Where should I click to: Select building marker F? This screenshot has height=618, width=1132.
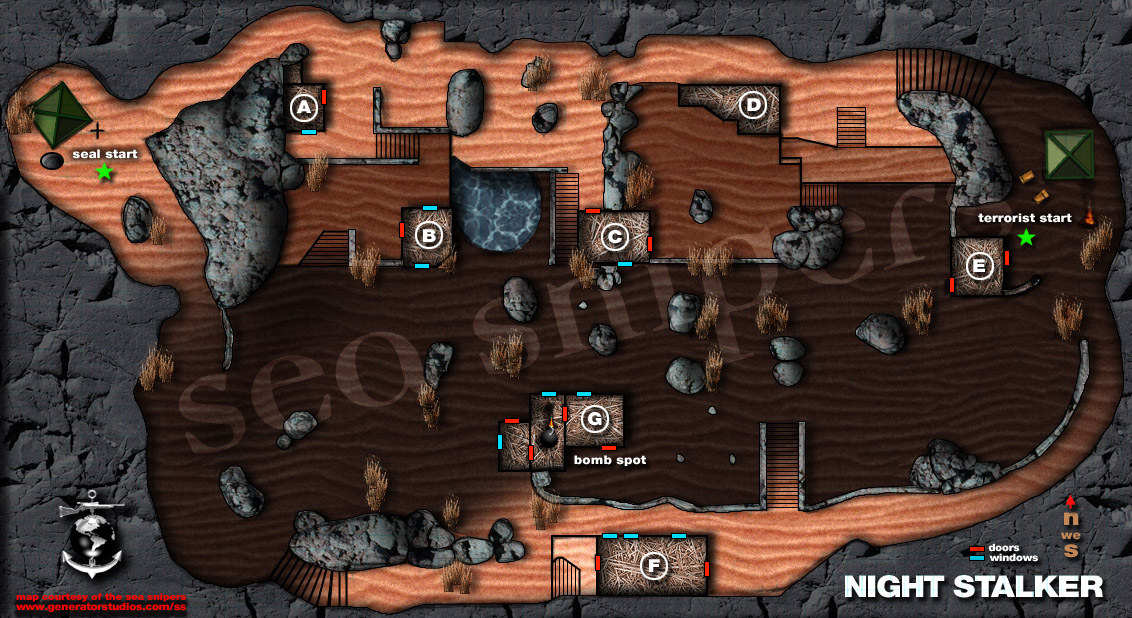pyautogui.click(x=654, y=567)
